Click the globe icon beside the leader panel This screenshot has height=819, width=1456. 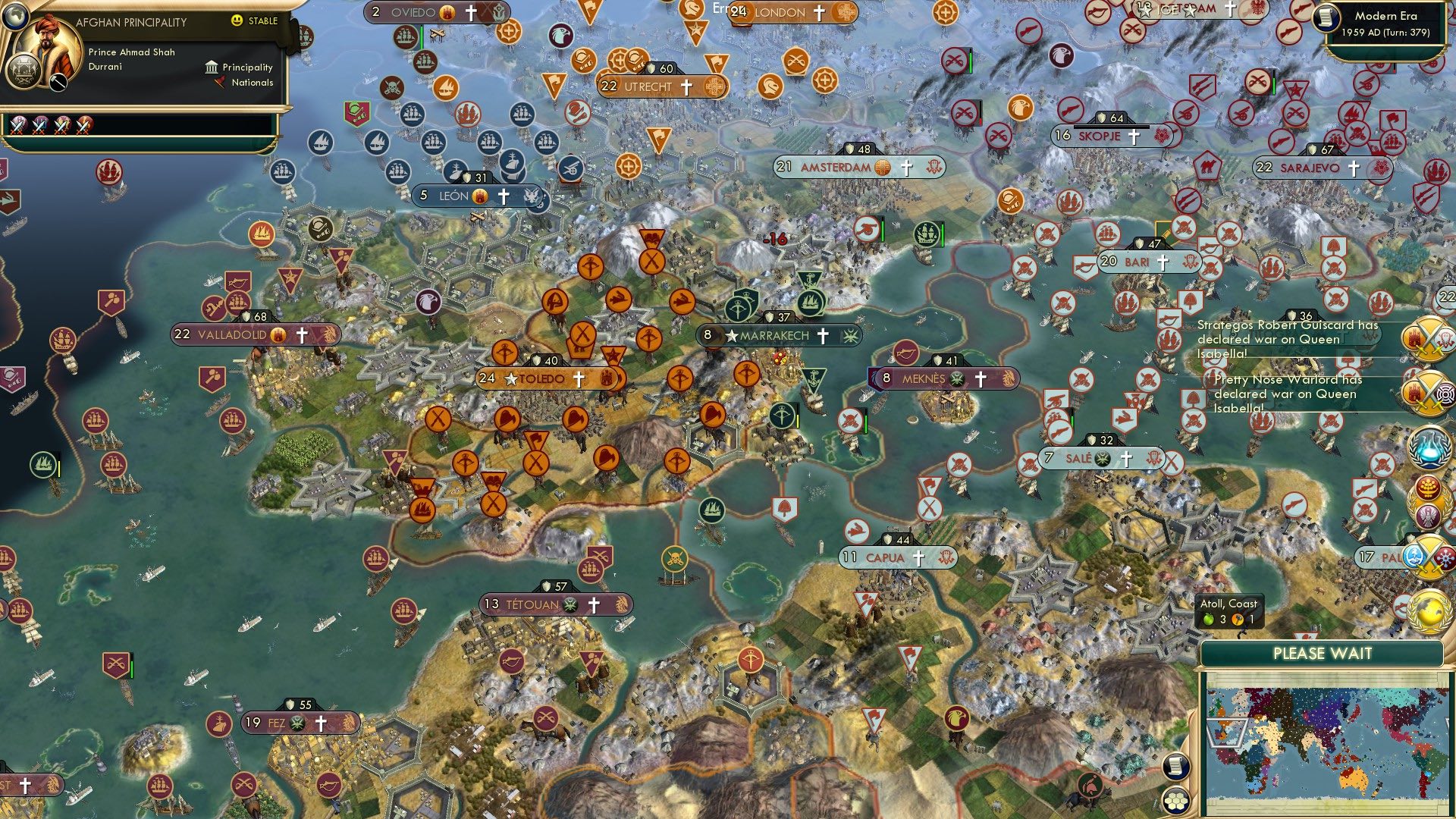click(x=16, y=17)
